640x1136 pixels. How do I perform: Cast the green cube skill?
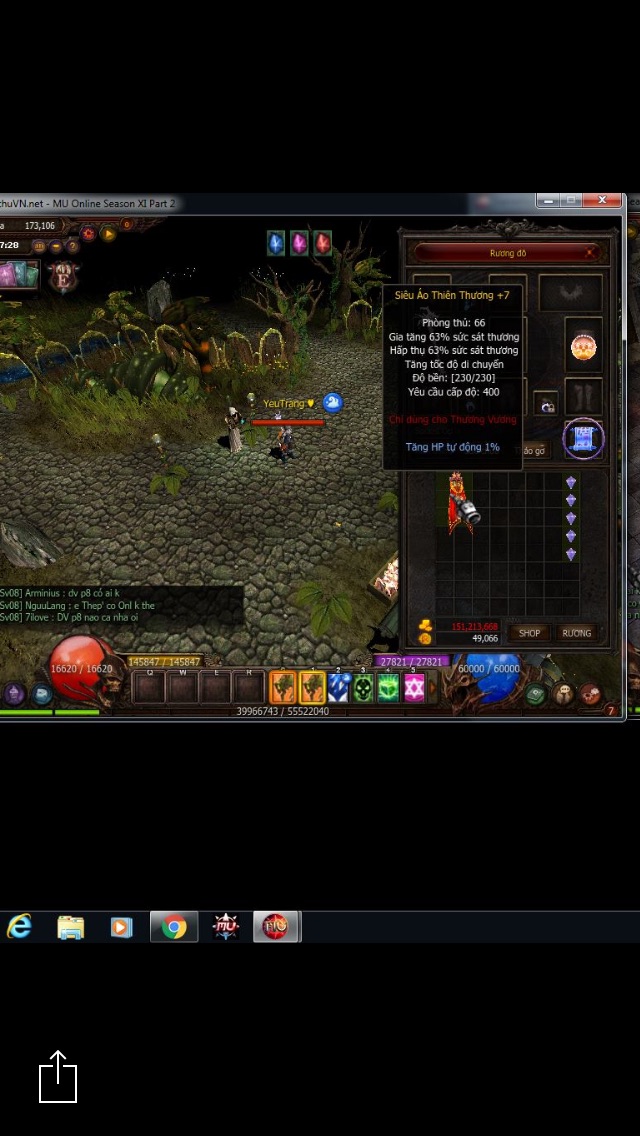[x=388, y=687]
